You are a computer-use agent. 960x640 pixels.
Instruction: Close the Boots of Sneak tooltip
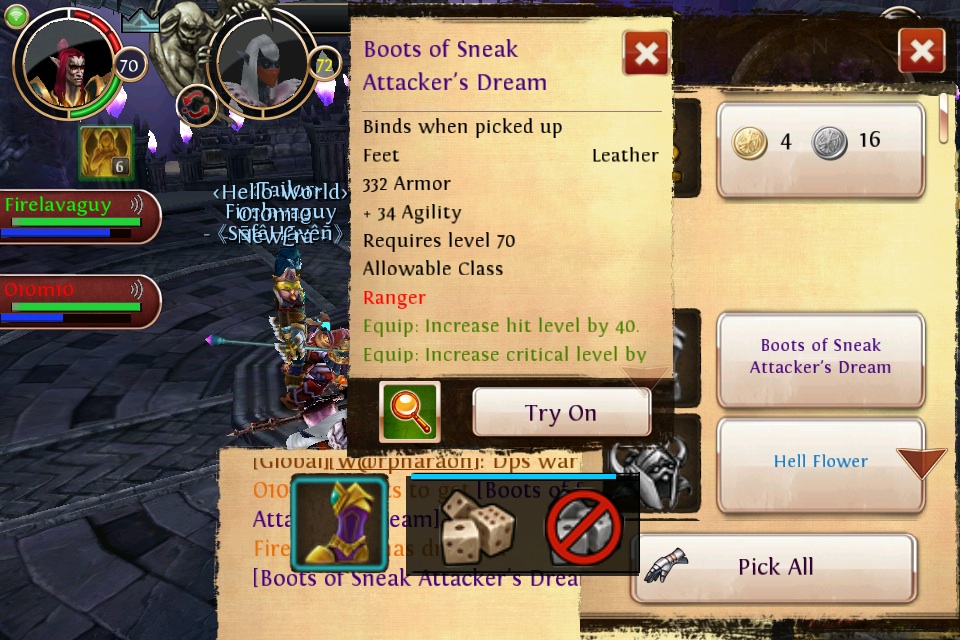tap(646, 52)
